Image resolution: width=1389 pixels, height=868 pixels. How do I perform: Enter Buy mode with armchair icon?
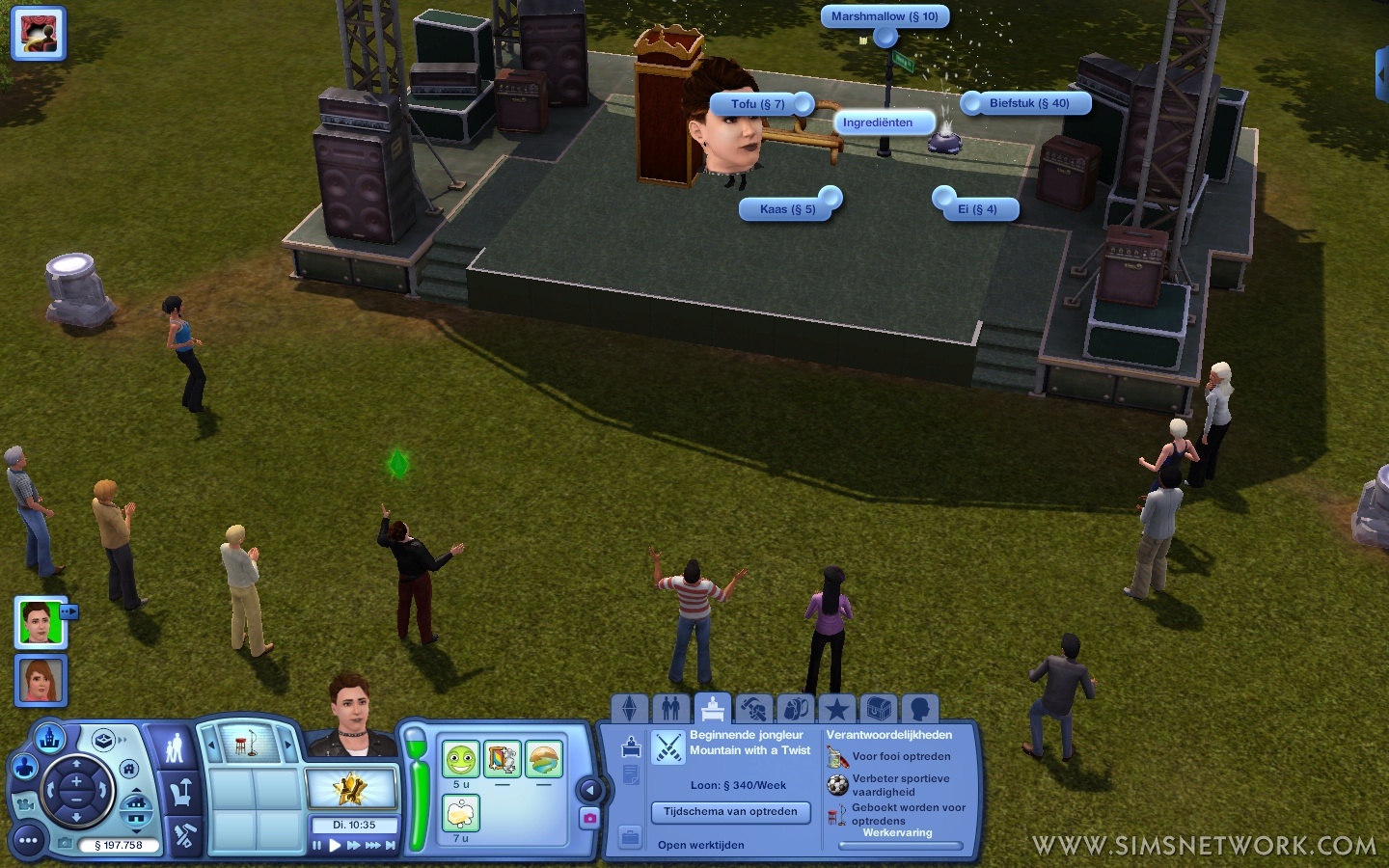tap(179, 793)
